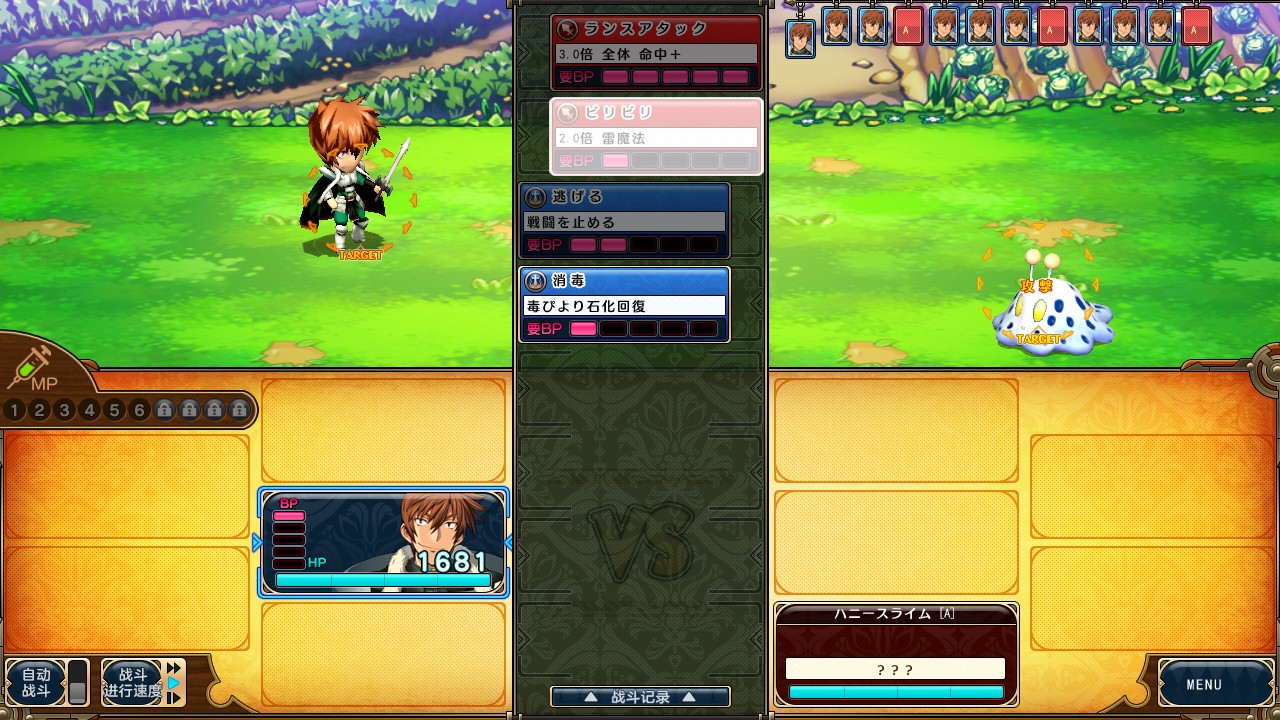Click MP slot number 6

tap(140, 410)
